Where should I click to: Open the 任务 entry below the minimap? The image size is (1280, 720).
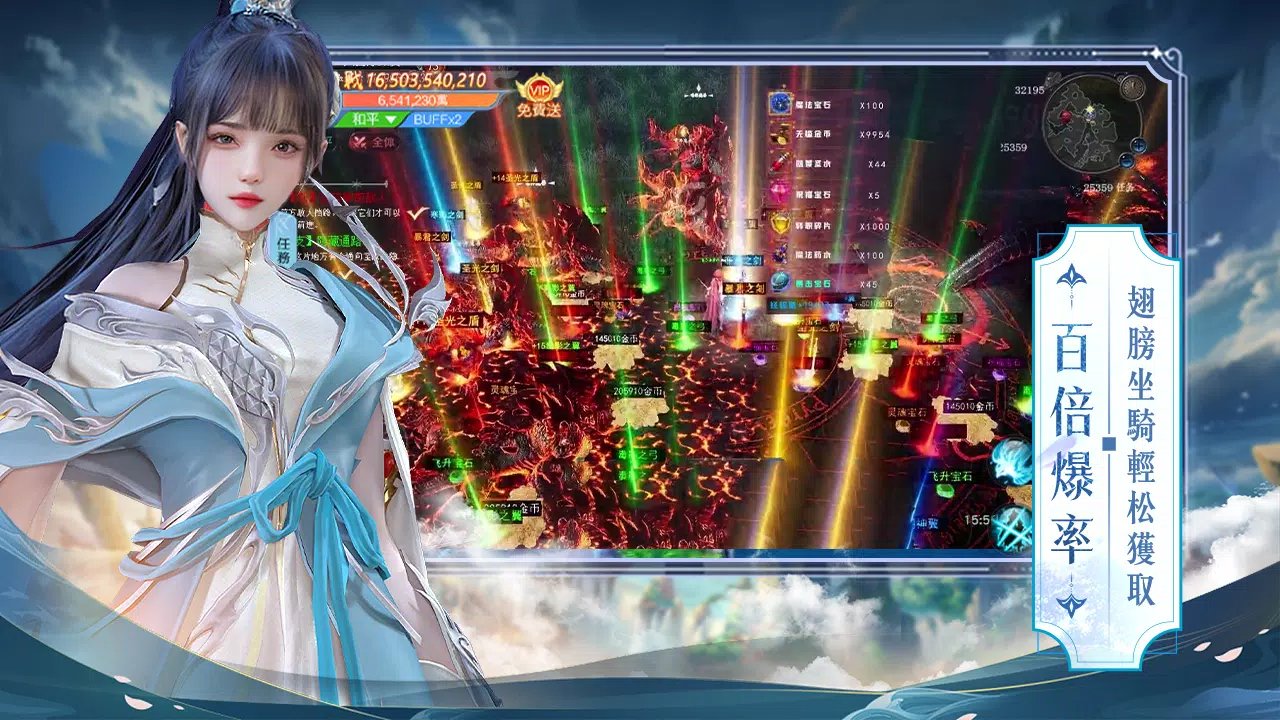click(1124, 188)
